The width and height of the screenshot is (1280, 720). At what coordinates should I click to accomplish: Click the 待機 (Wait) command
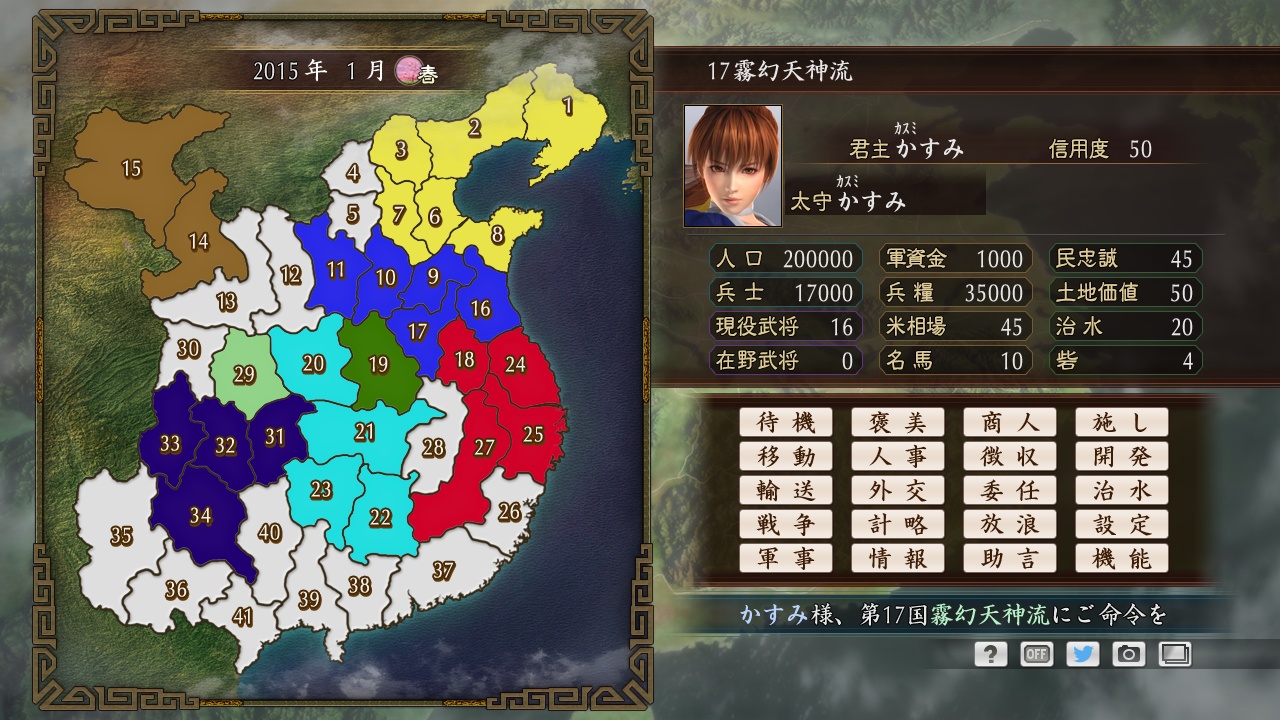[786, 422]
